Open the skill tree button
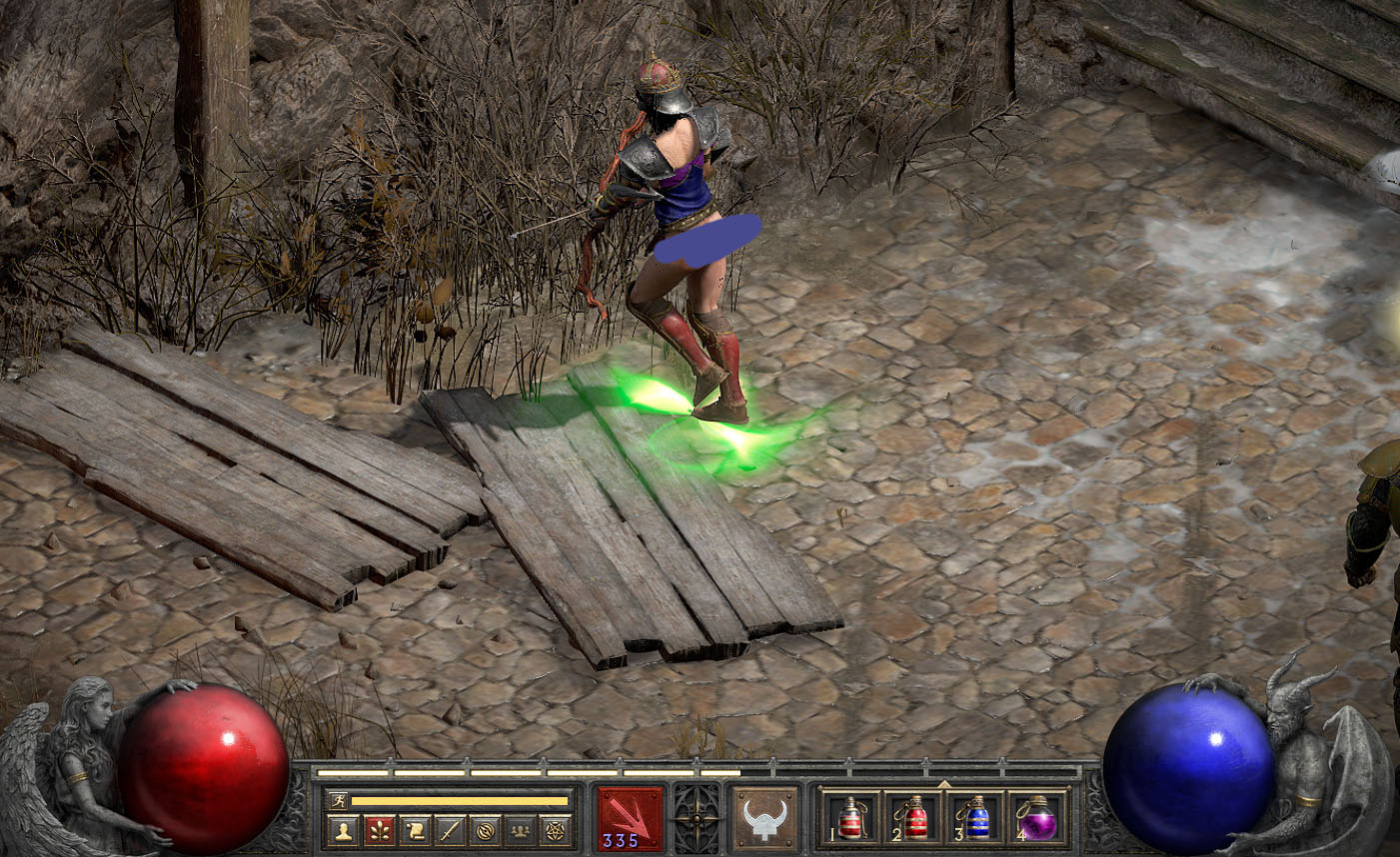Viewport: 1400px width, 857px height. pos(379,830)
